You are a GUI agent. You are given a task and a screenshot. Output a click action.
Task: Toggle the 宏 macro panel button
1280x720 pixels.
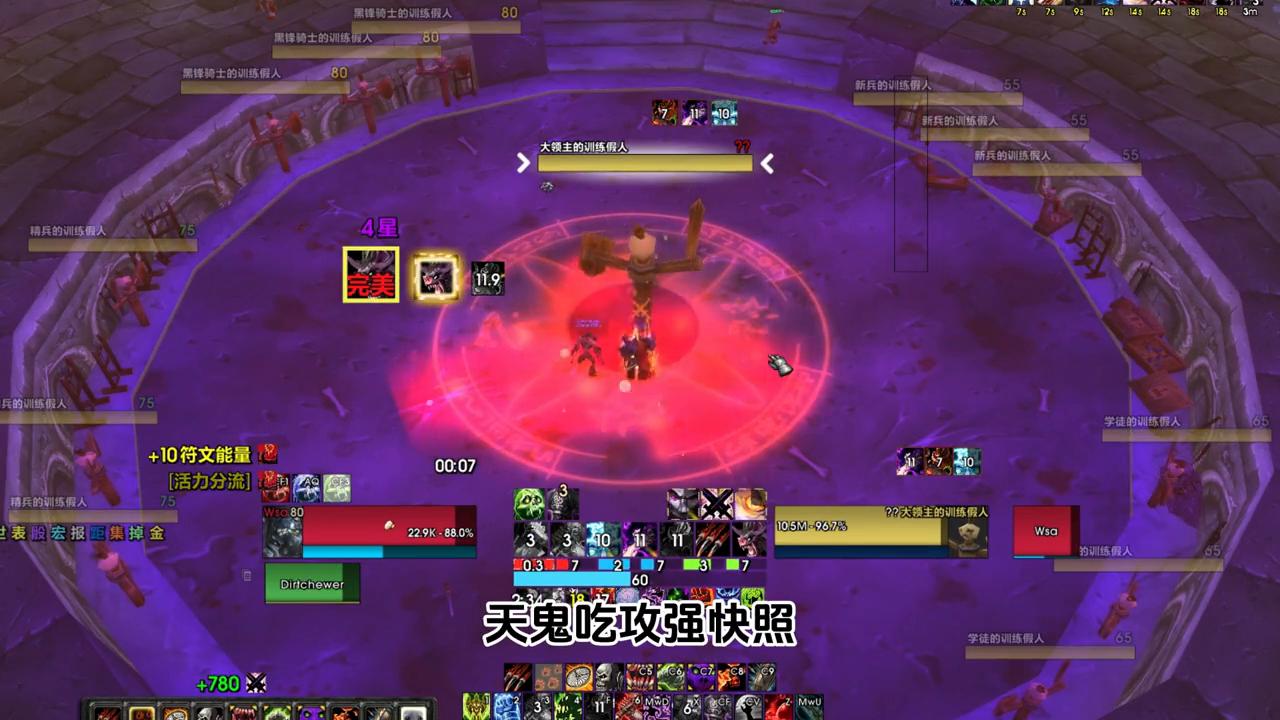[58, 533]
